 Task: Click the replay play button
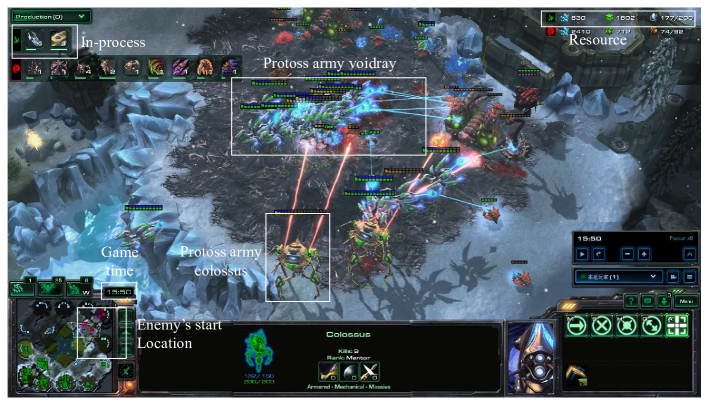click(582, 254)
